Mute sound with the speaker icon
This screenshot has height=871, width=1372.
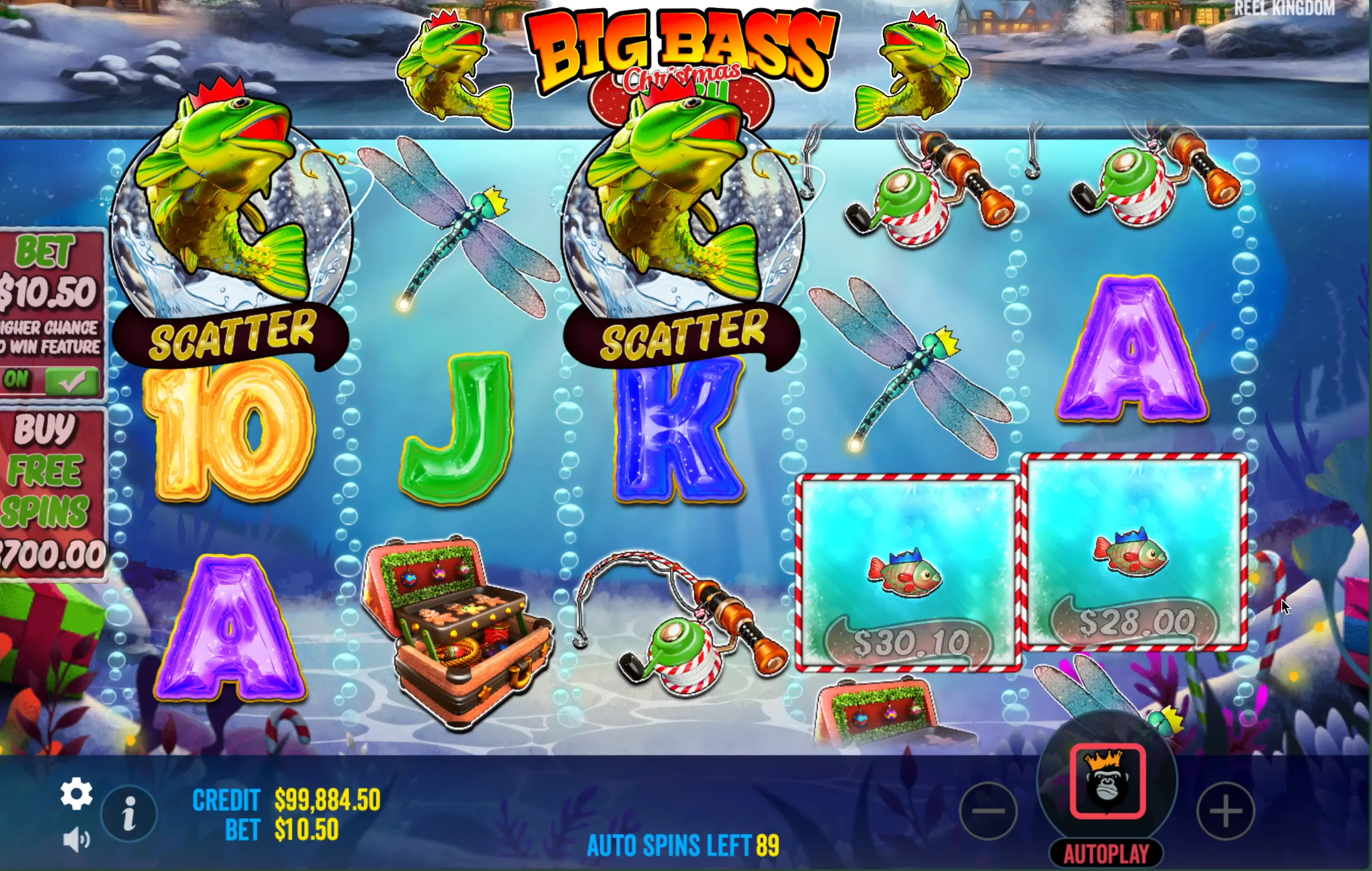[x=76, y=840]
